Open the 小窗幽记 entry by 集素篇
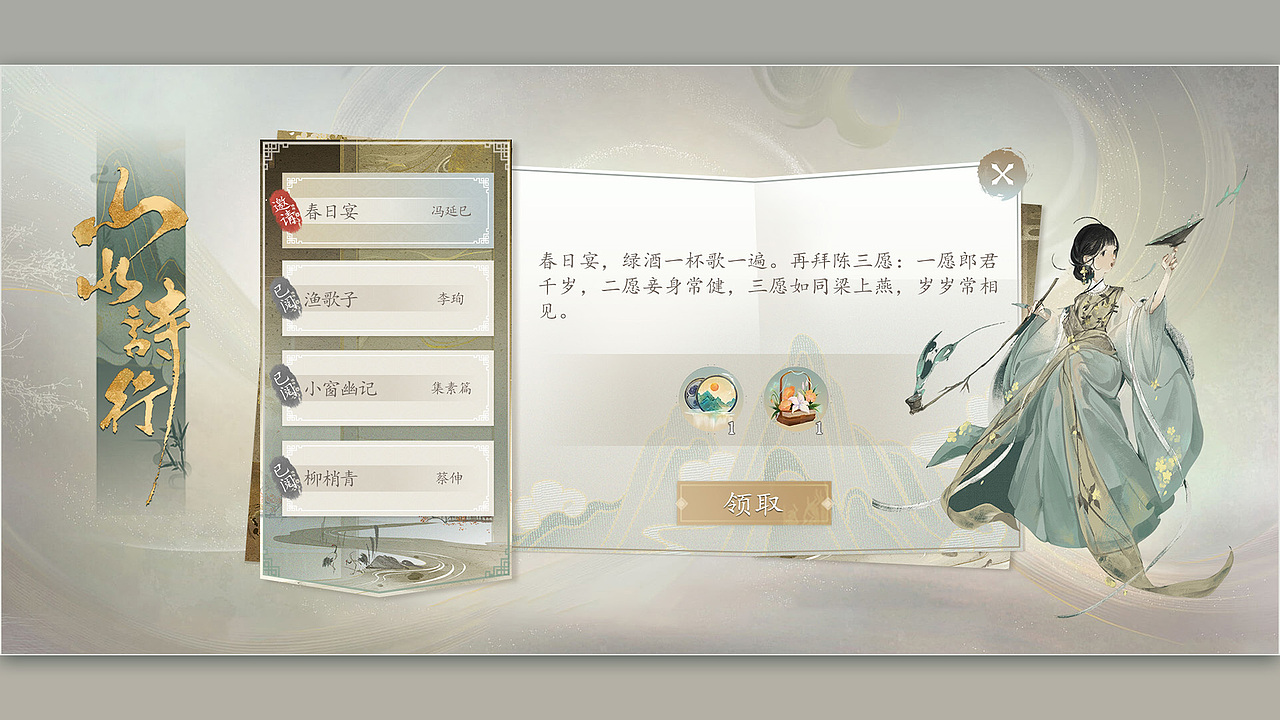 390,388
